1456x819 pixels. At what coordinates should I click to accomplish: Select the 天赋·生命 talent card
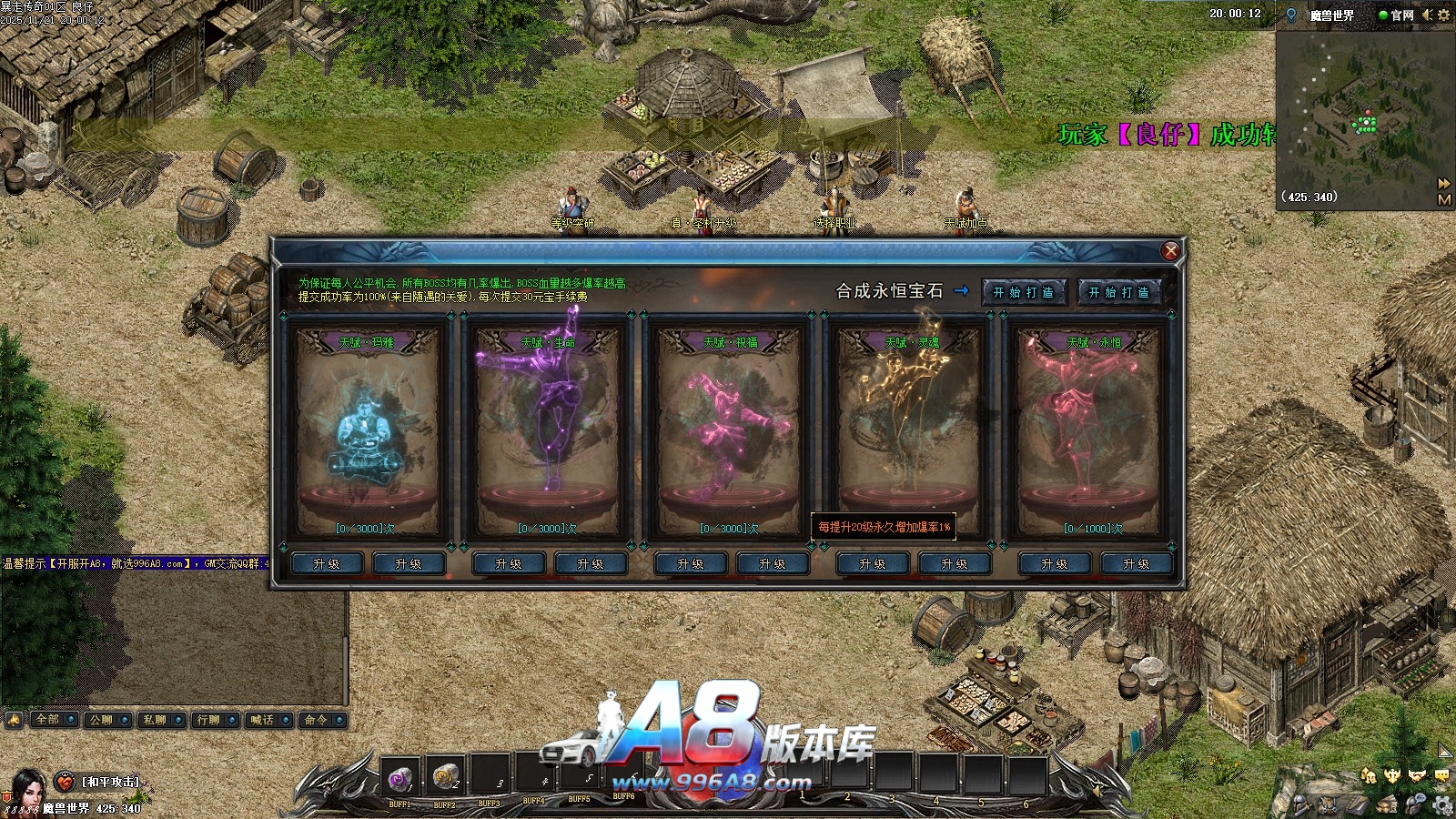click(x=548, y=430)
